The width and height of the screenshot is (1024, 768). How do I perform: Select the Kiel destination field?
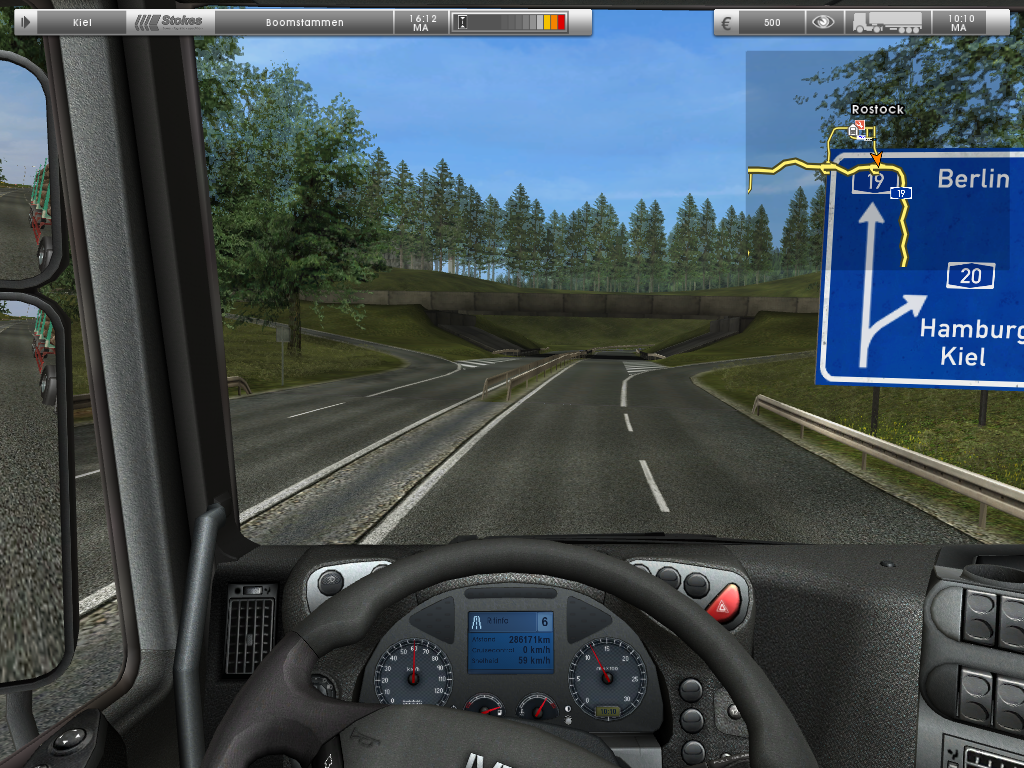click(82, 22)
